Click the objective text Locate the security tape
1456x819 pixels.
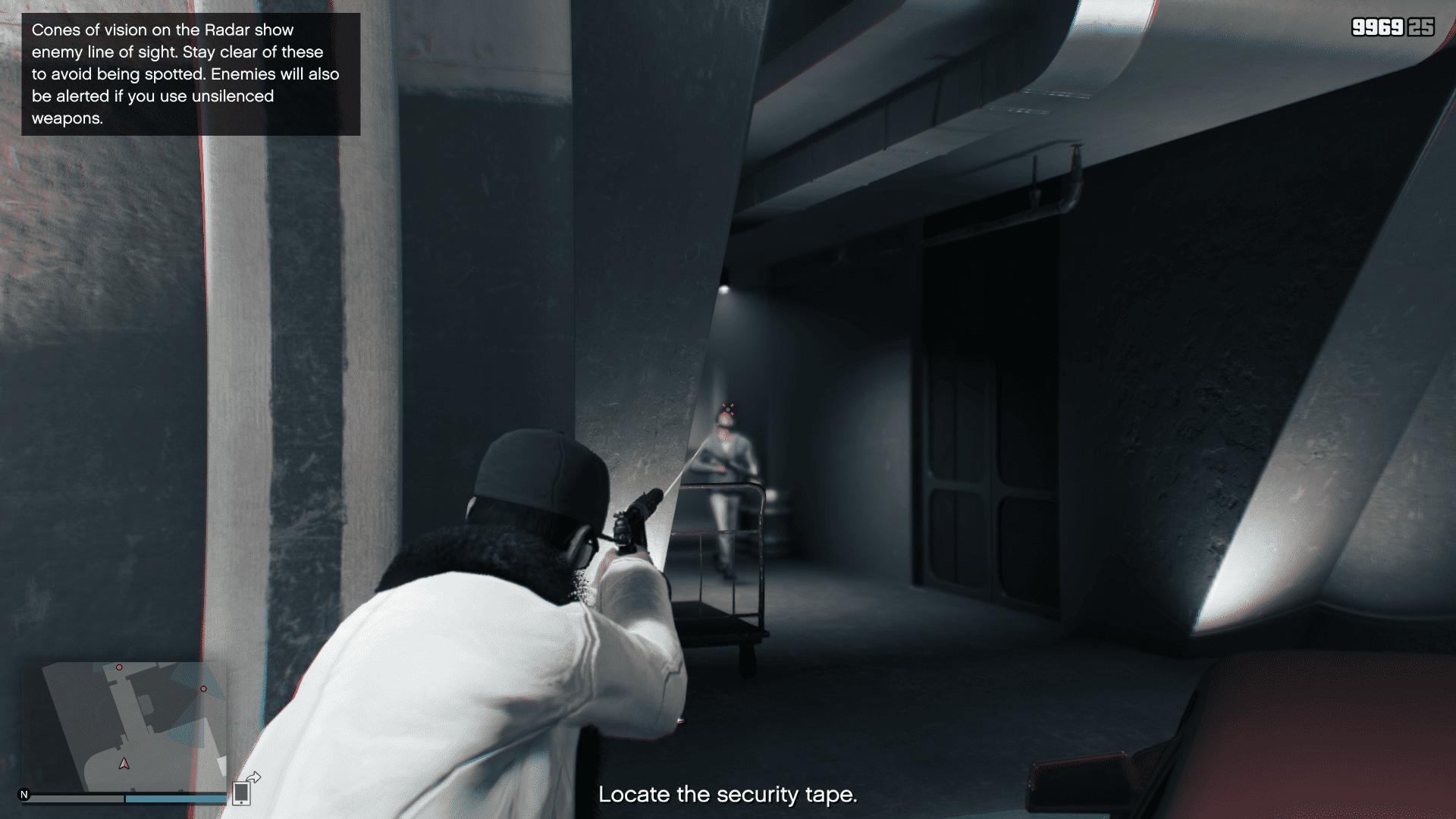pyautogui.click(x=728, y=795)
